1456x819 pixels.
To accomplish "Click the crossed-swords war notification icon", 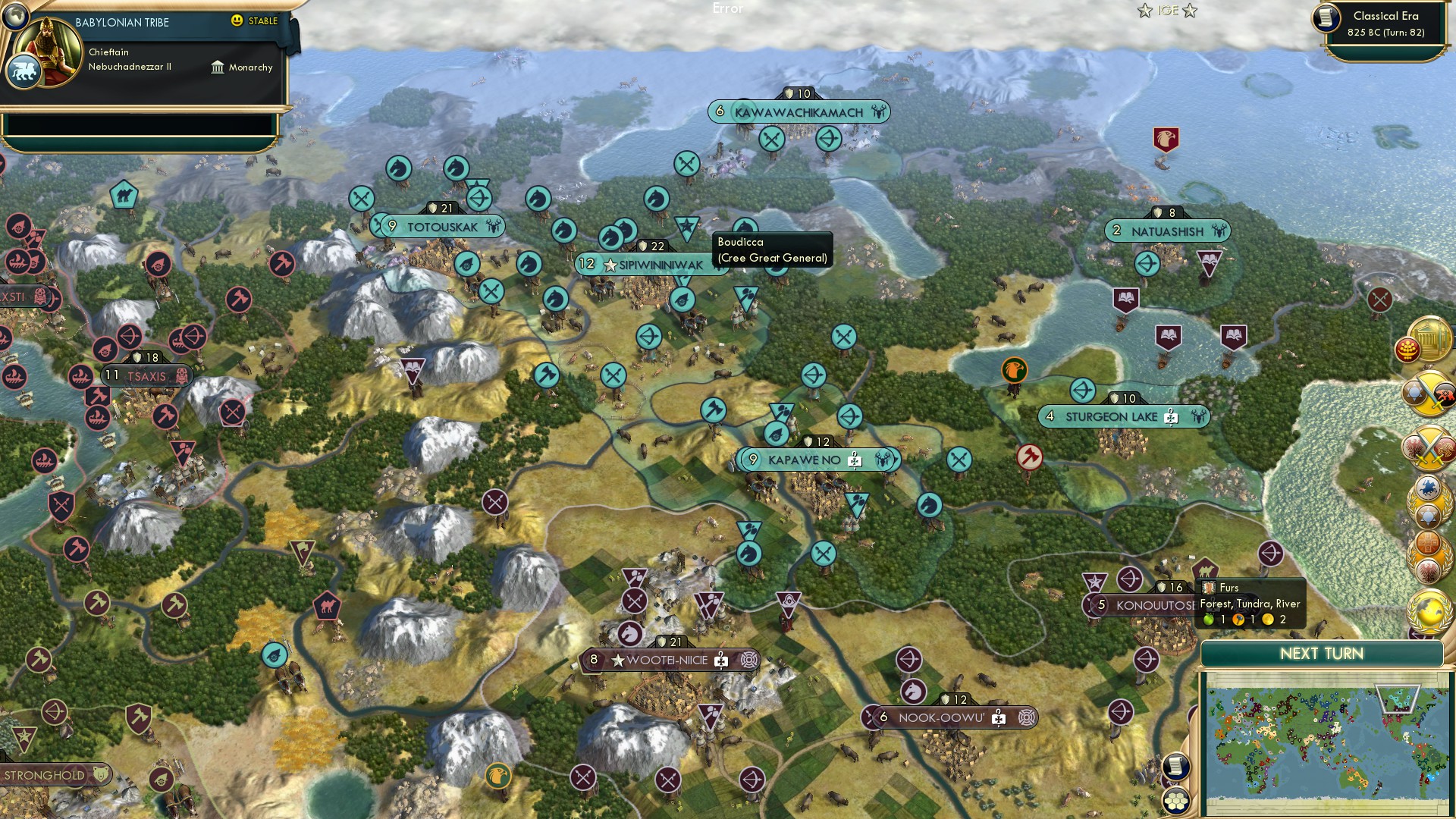I will tap(1426, 446).
